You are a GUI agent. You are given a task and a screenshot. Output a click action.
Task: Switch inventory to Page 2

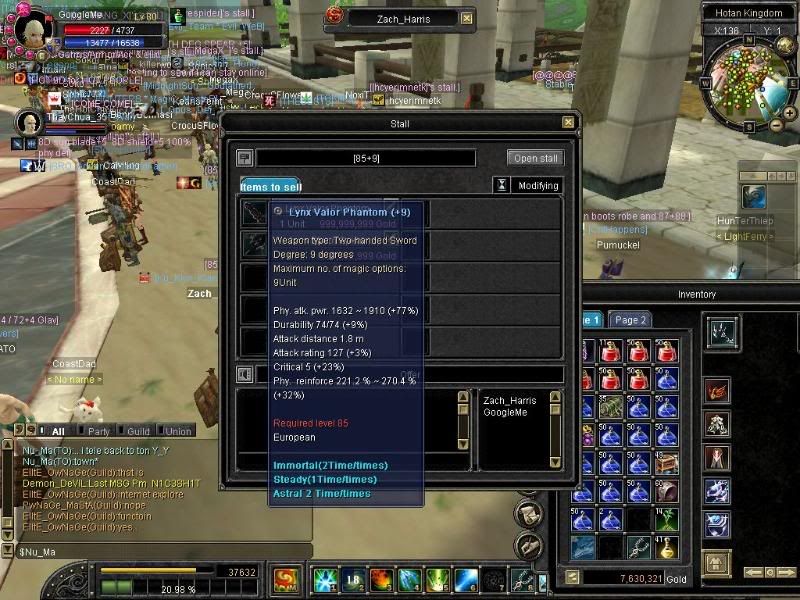coord(630,320)
